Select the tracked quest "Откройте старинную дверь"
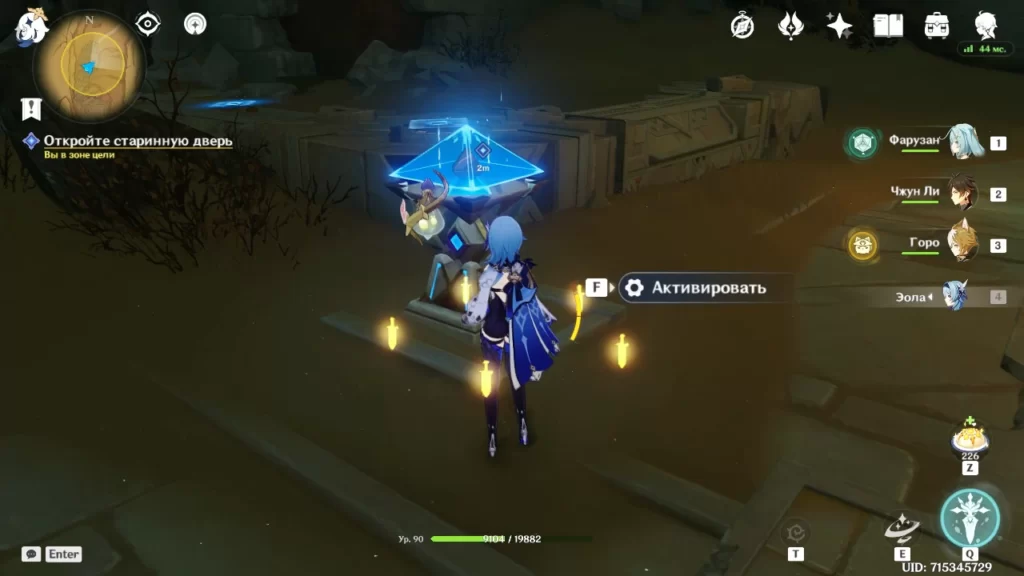The image size is (1024, 576). [137, 141]
